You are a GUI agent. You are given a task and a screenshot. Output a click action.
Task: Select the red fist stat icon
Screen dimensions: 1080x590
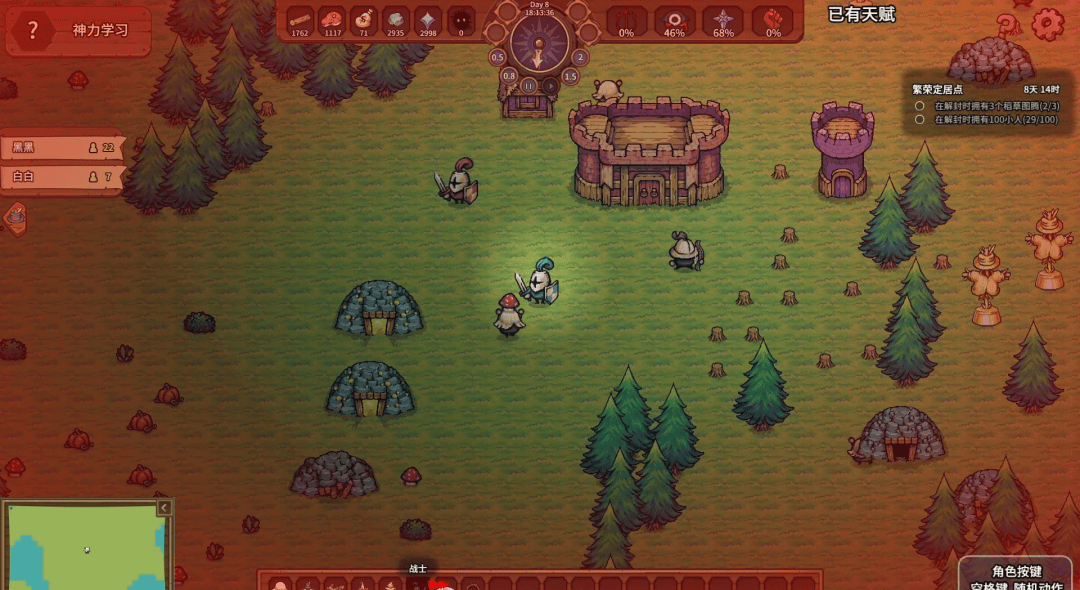pyautogui.click(x=773, y=19)
